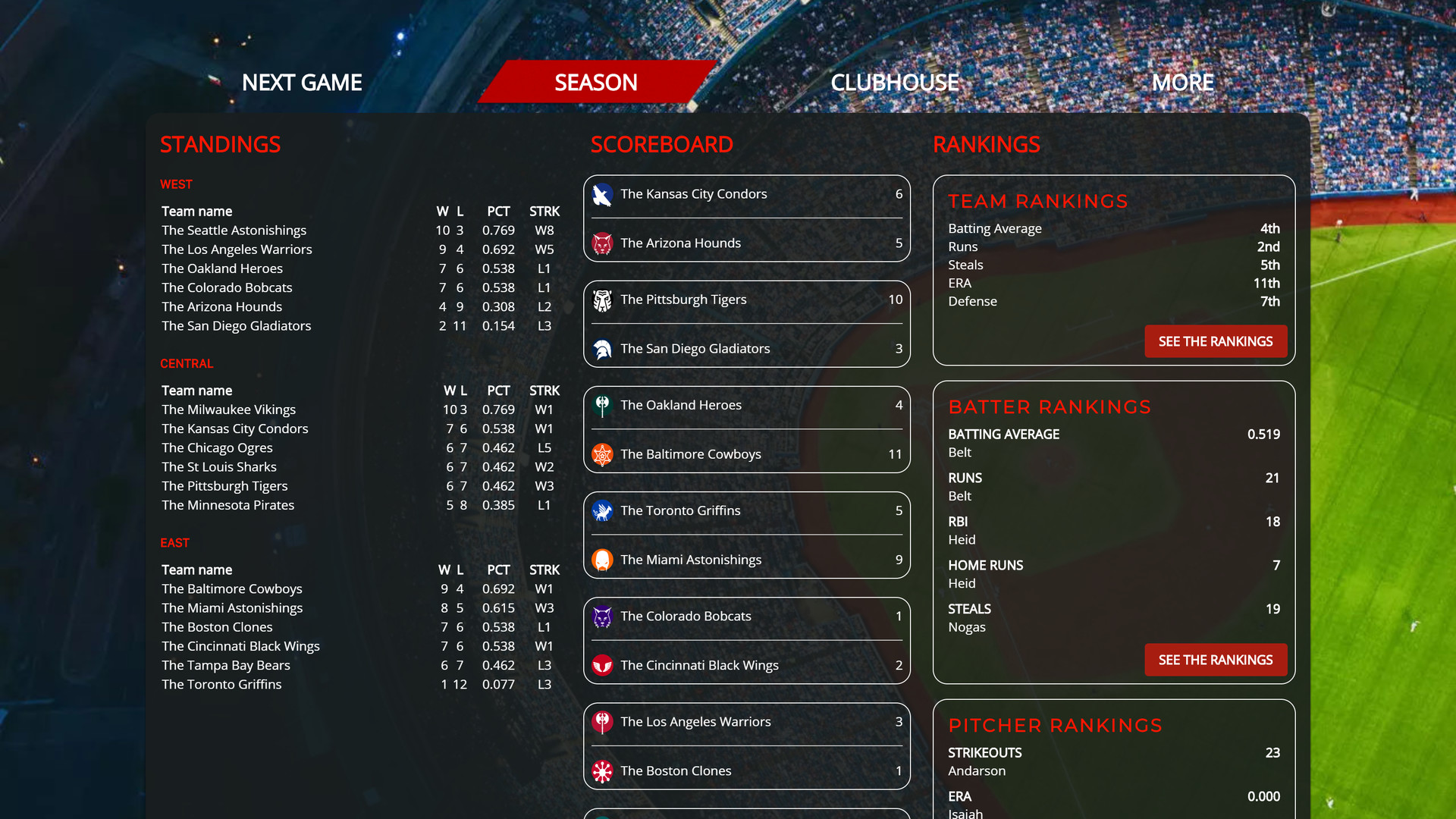Click the Oakland Heroes logo icon
The height and width of the screenshot is (819, 1456).
pyautogui.click(x=602, y=405)
